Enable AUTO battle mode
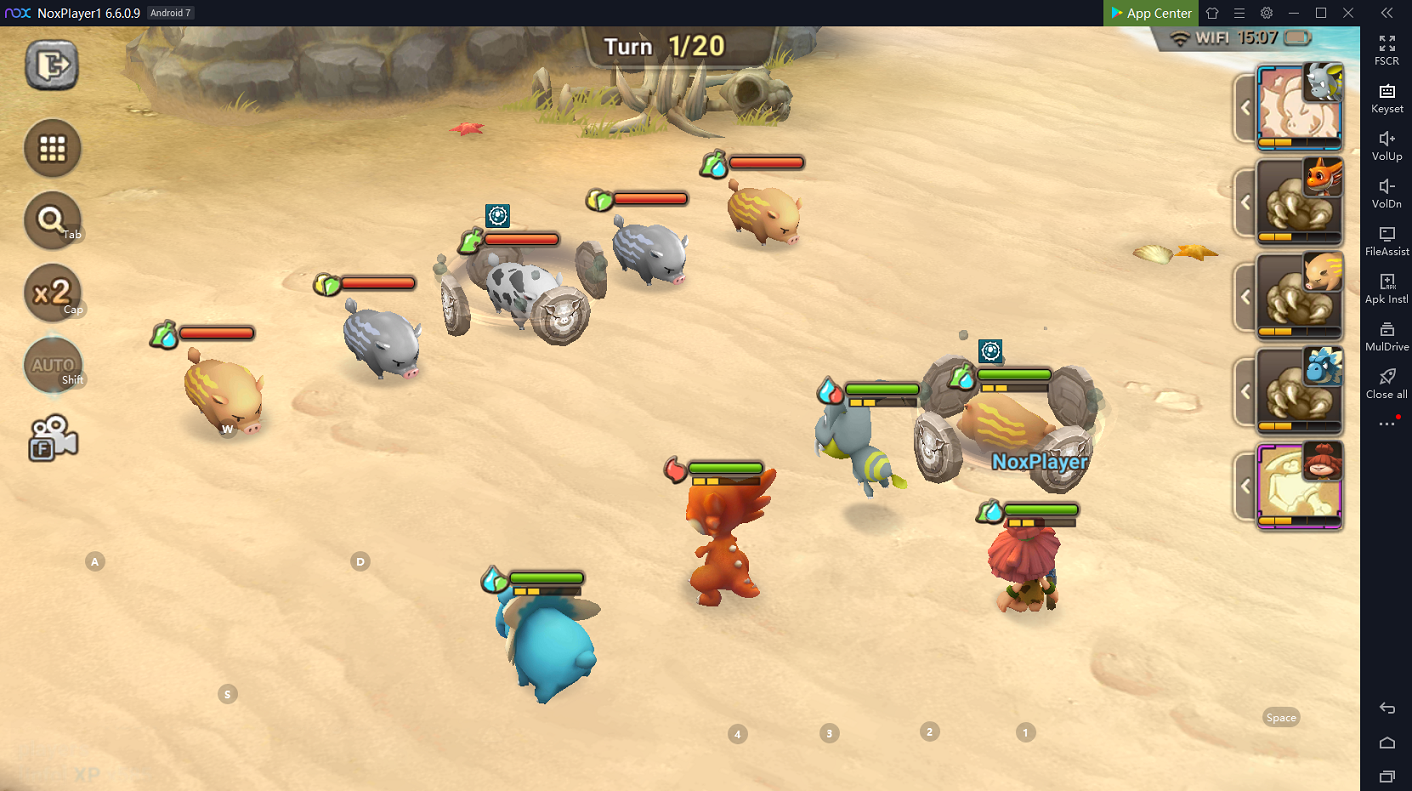The width and height of the screenshot is (1412, 791). (x=52, y=365)
